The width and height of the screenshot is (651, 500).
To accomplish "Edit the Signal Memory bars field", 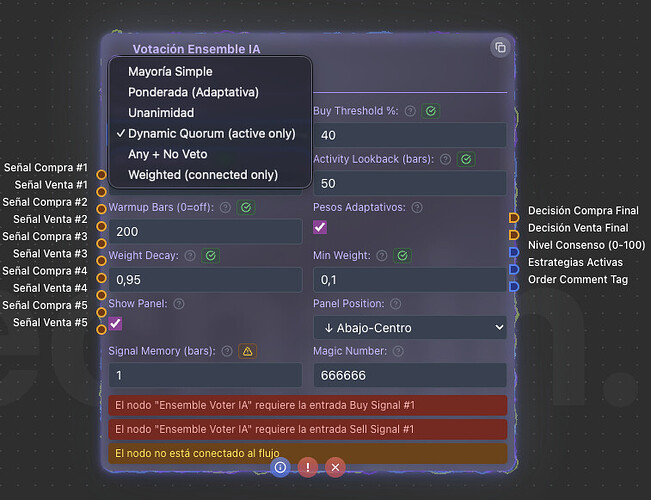I will pos(205,375).
